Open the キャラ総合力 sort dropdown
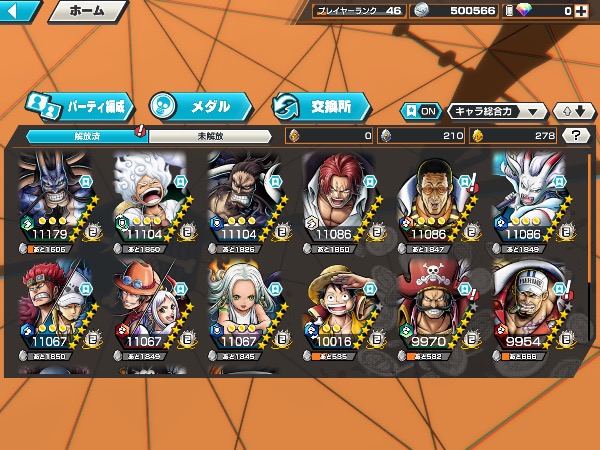Viewport: 600px width, 450px height. point(497,111)
